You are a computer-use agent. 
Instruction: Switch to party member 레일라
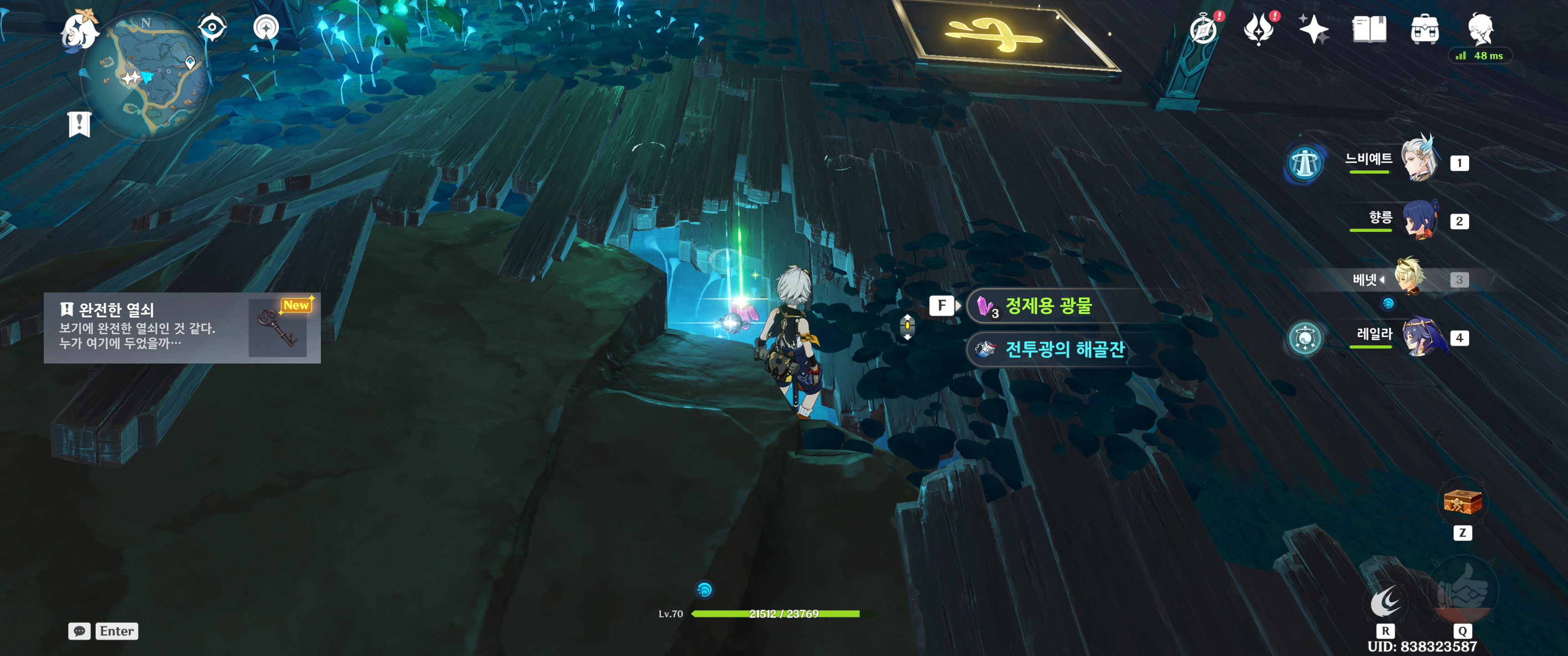tap(1422, 337)
